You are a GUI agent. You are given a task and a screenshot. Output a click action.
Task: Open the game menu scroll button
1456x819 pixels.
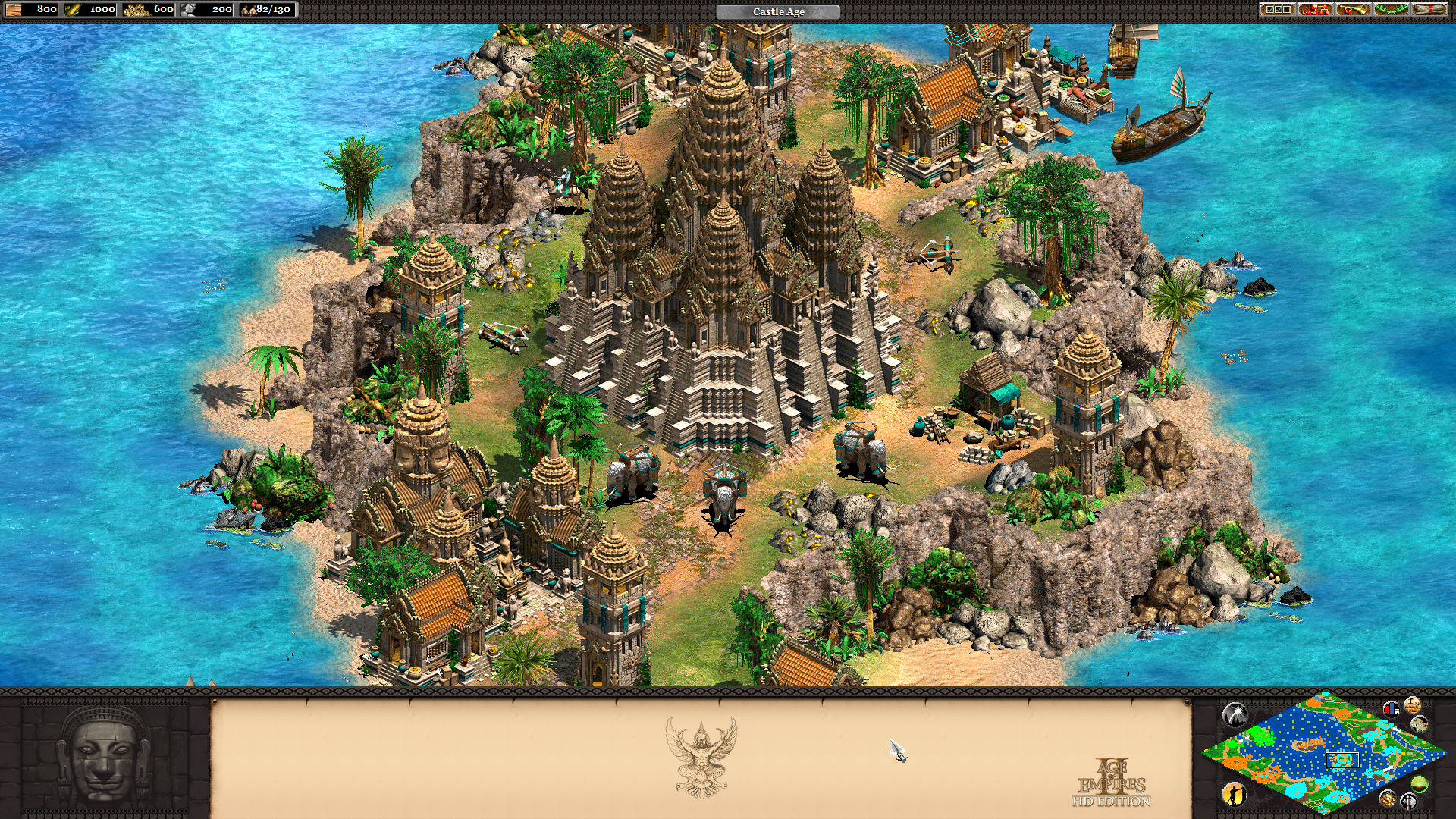[x=1429, y=10]
